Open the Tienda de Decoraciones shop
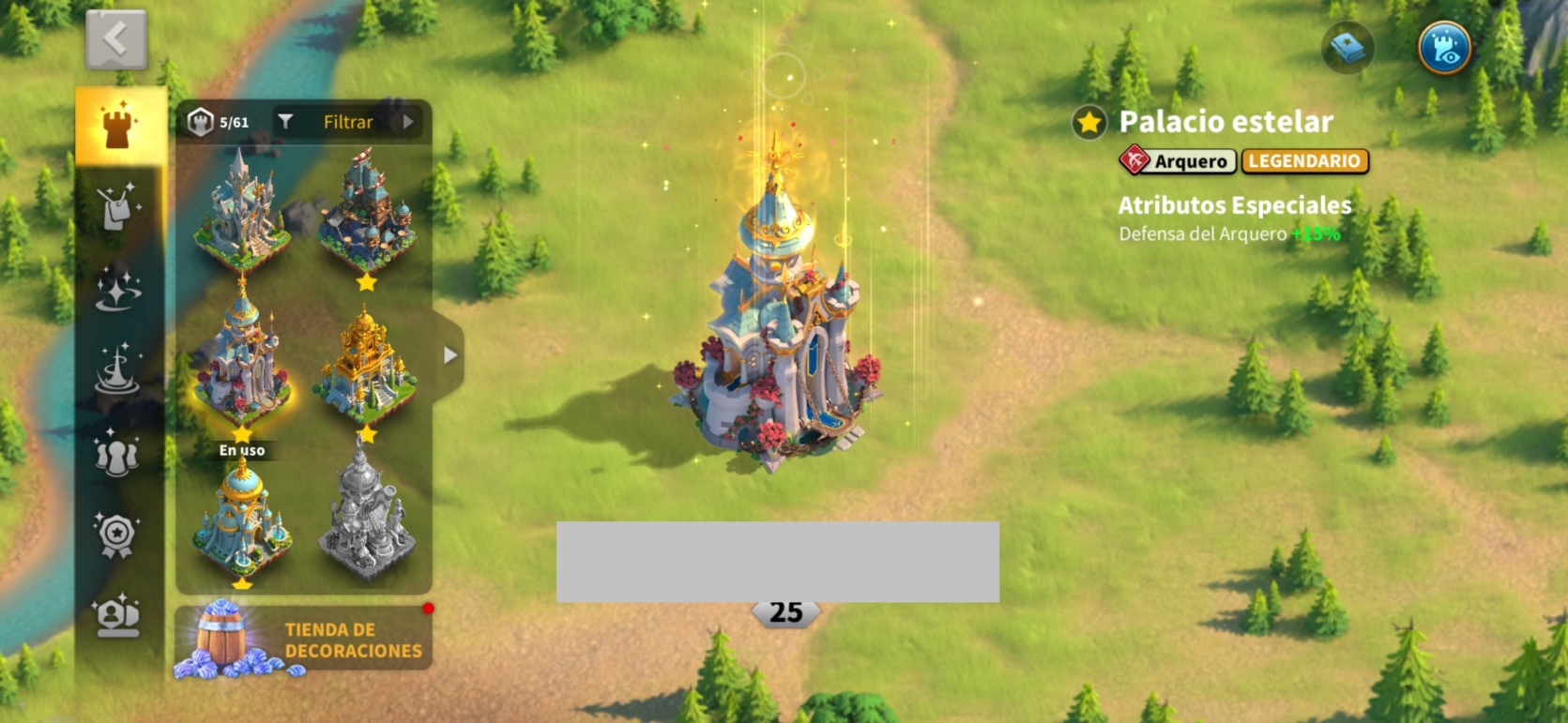 point(303,640)
